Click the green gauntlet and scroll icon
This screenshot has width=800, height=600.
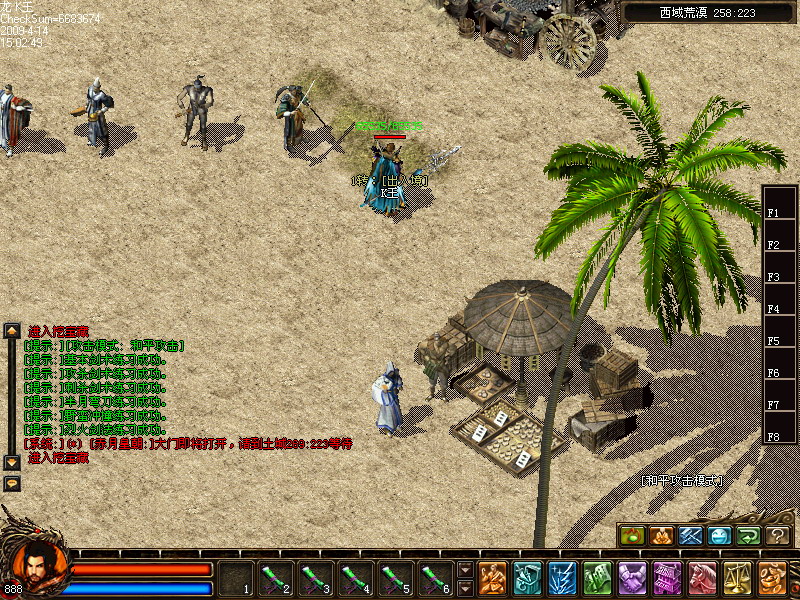pos(597,578)
